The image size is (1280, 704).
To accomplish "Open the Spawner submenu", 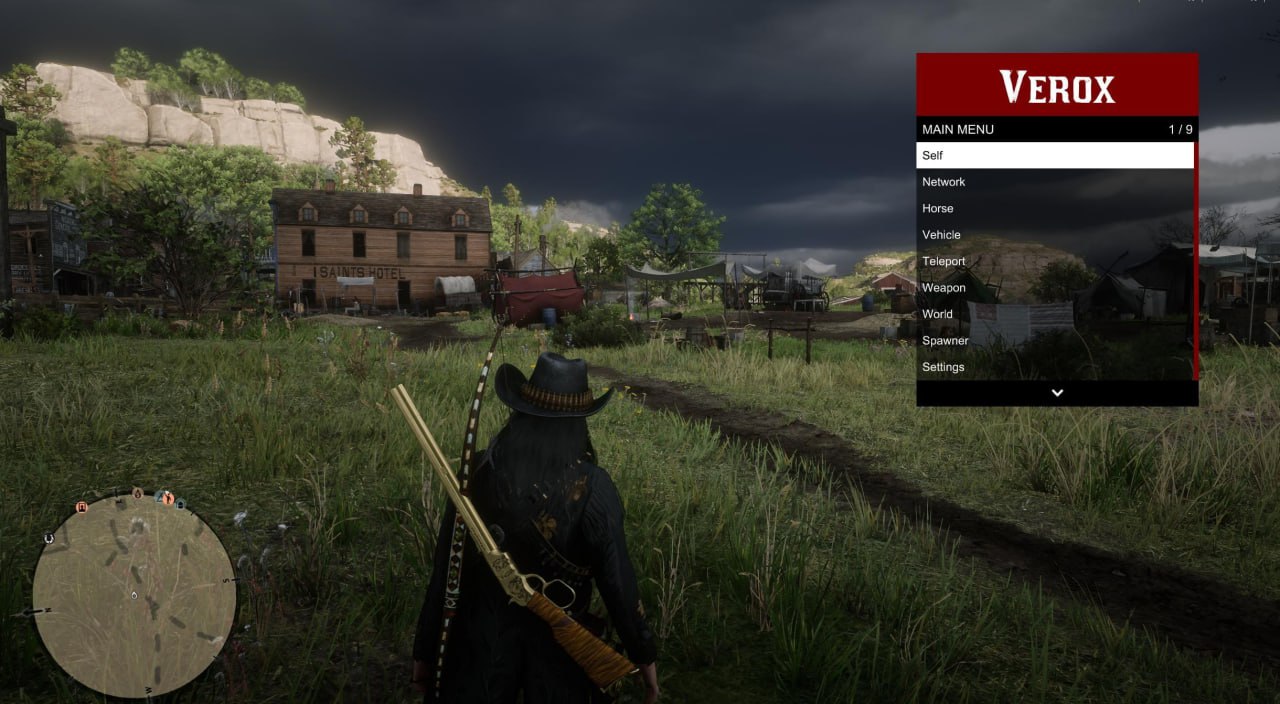I will pos(1055,341).
